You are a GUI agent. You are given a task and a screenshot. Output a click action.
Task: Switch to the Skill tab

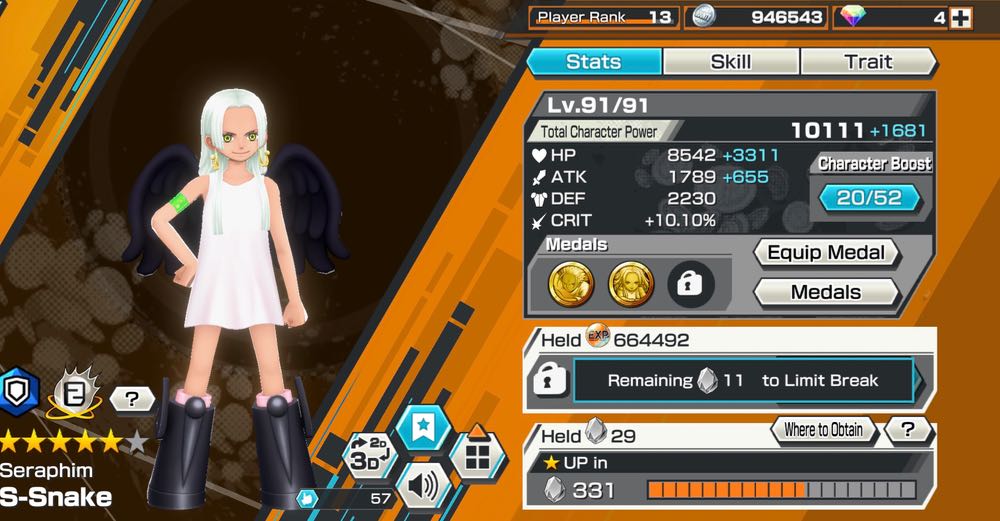tap(731, 62)
